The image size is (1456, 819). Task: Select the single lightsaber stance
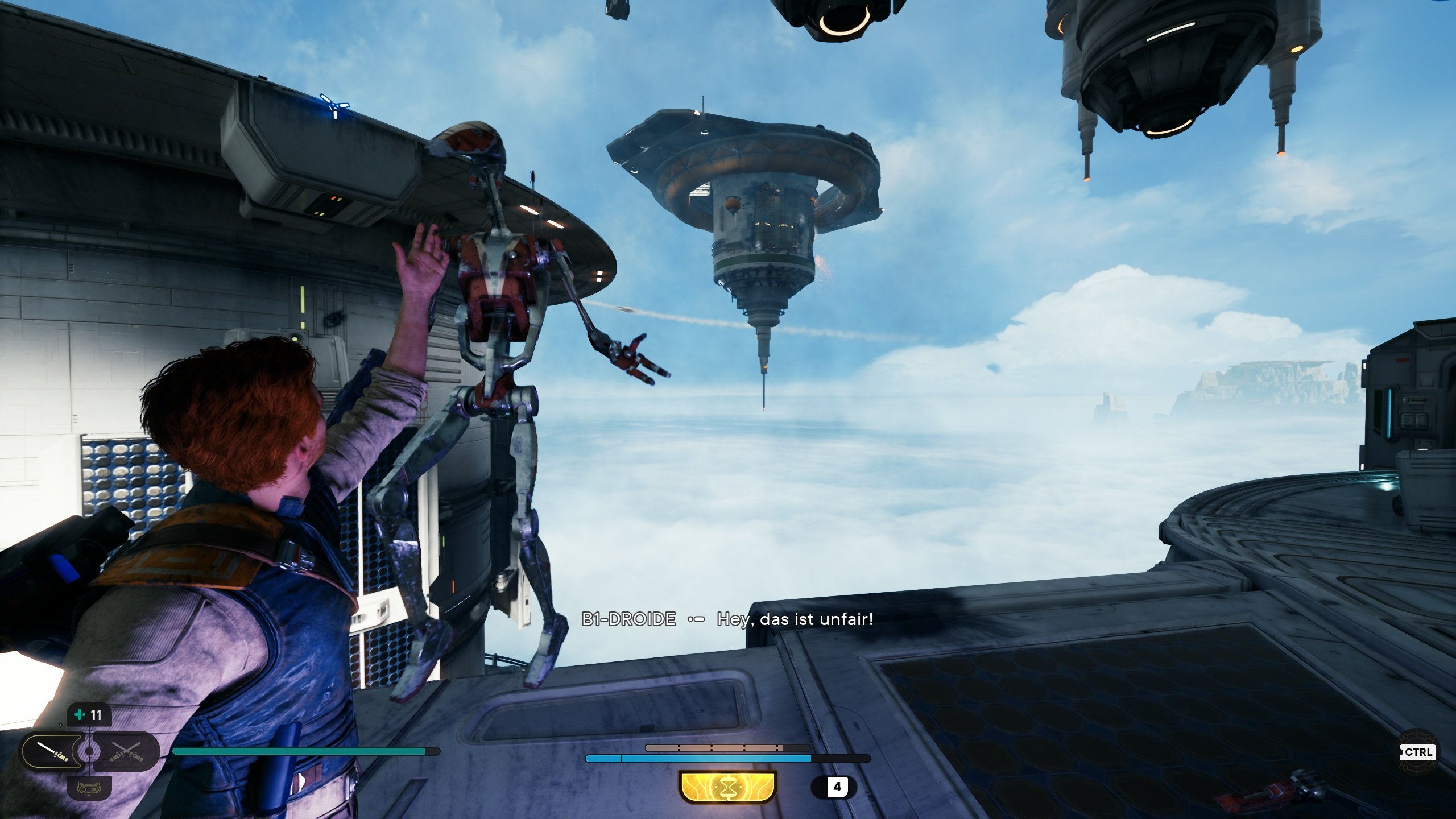coord(52,751)
